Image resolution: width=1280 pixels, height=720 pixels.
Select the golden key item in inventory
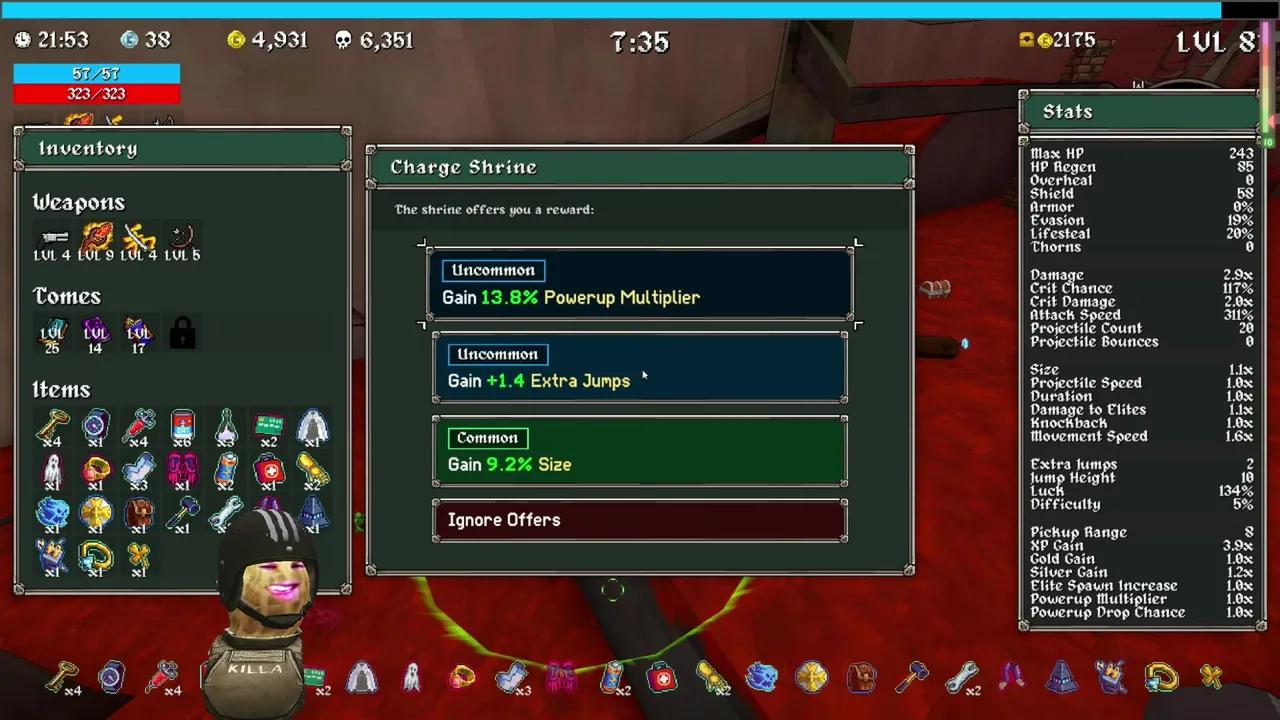(52, 427)
